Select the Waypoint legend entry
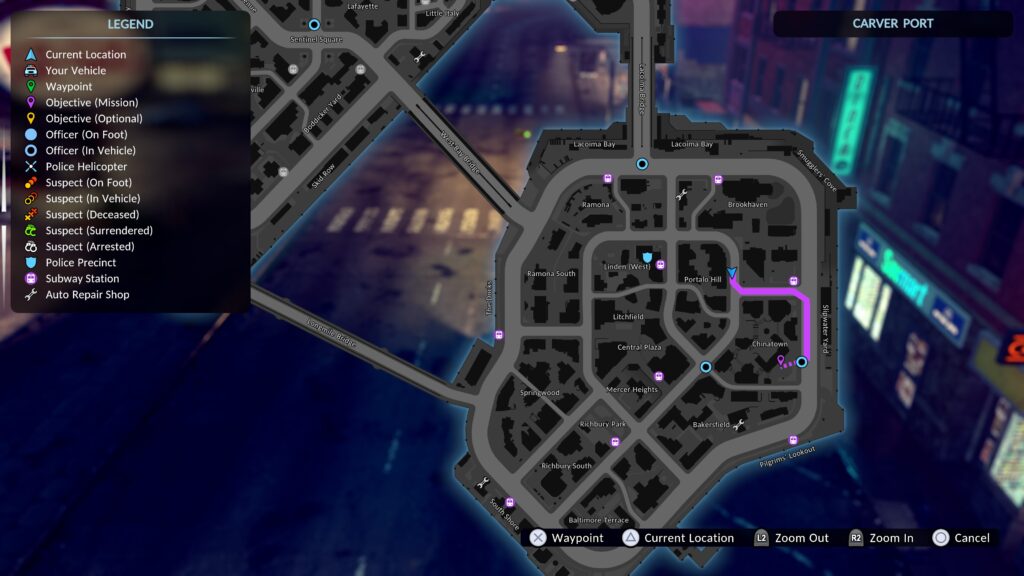Screen dimensions: 1024x576 tap(68, 87)
